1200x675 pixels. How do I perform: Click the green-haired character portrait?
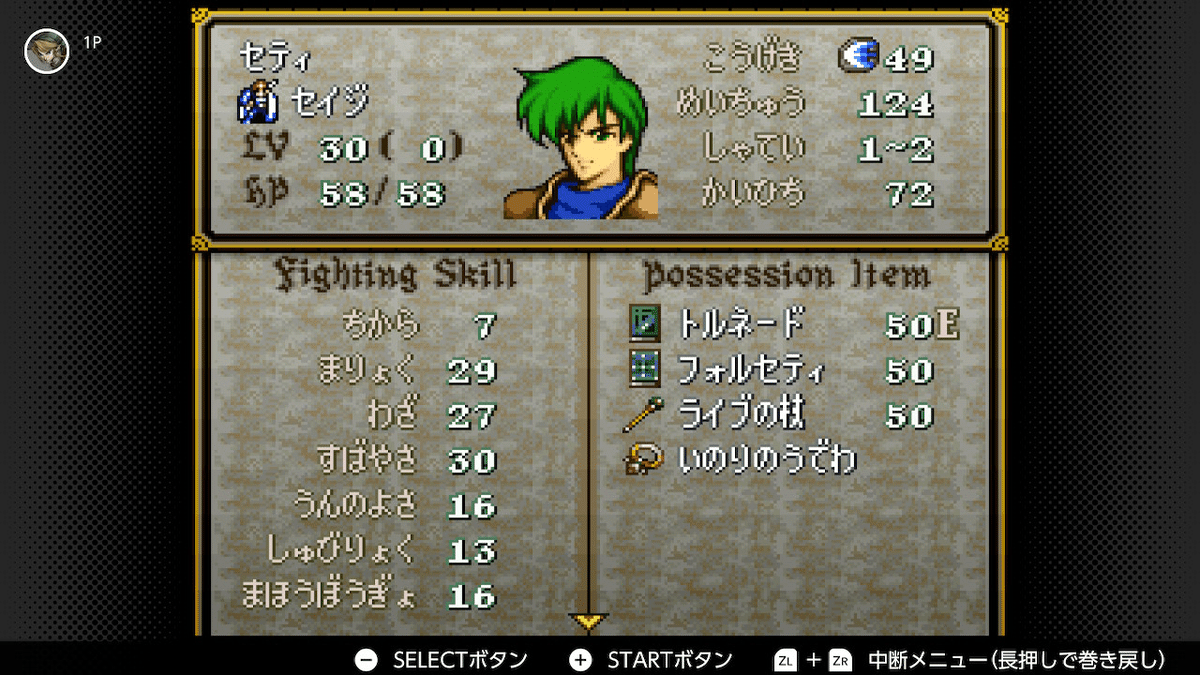tap(581, 144)
